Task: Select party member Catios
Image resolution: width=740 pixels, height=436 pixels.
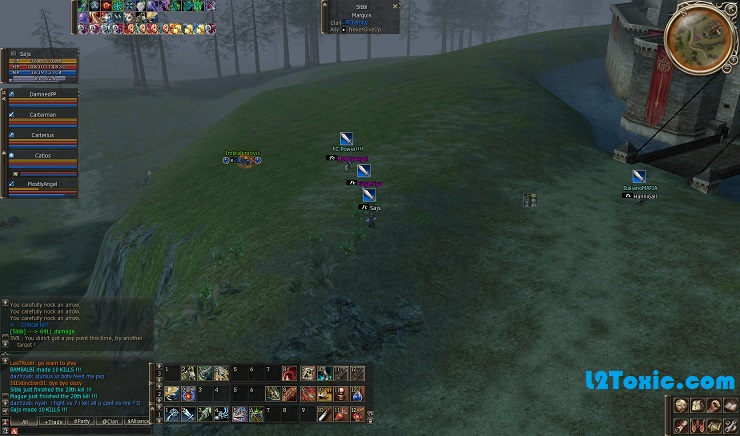Action: (x=43, y=156)
